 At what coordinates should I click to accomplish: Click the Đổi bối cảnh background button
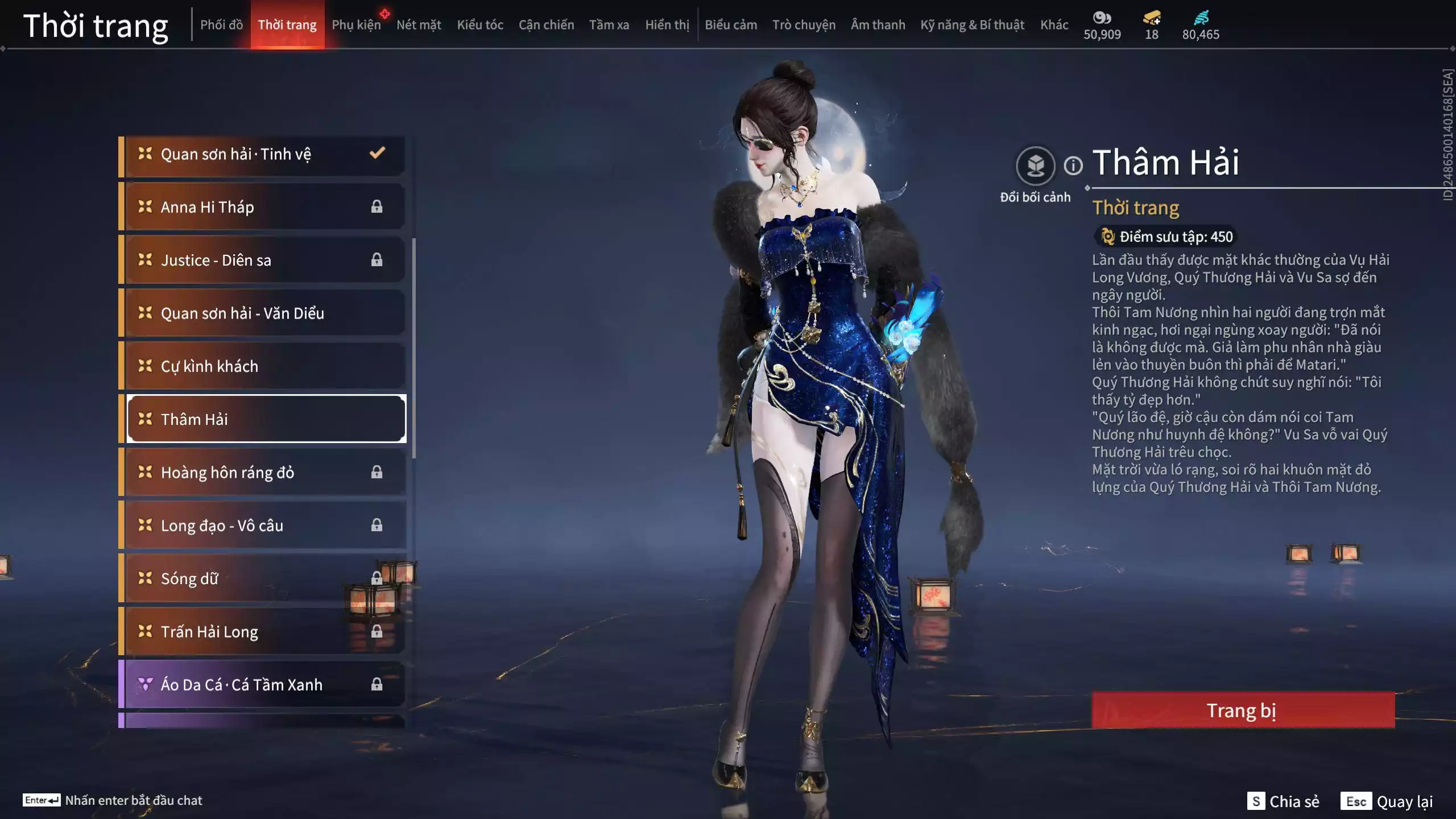[x=1035, y=166]
